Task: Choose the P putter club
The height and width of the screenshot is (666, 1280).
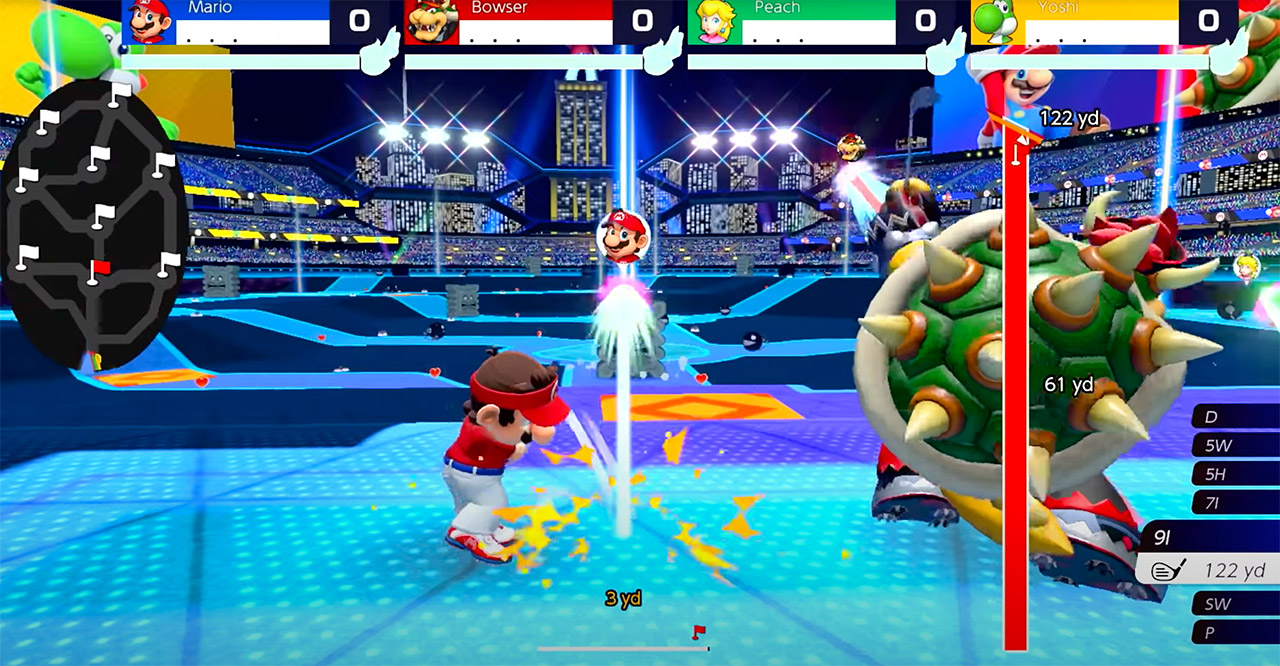Action: pos(1236,632)
